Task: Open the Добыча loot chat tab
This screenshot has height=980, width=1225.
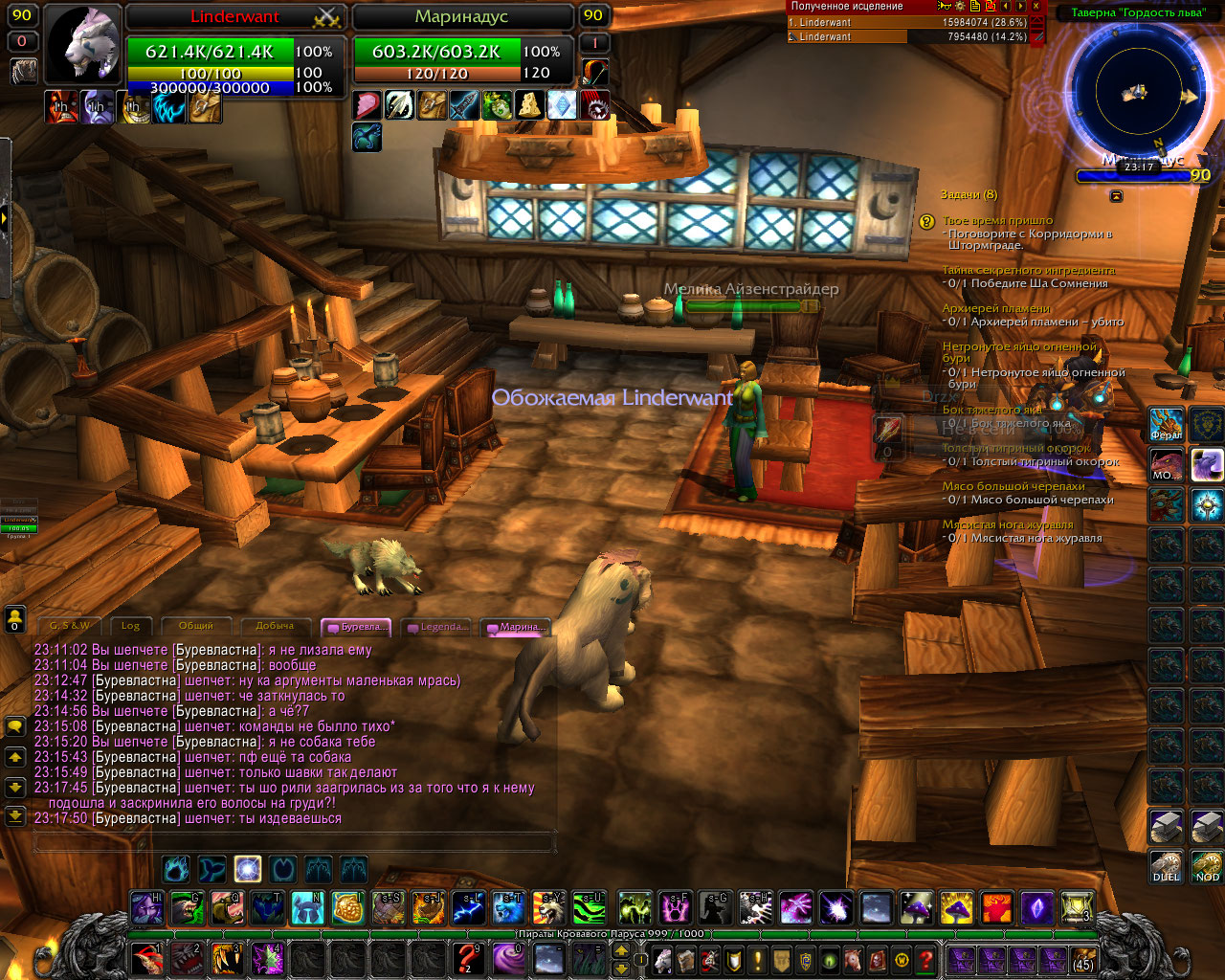Action: (x=274, y=626)
